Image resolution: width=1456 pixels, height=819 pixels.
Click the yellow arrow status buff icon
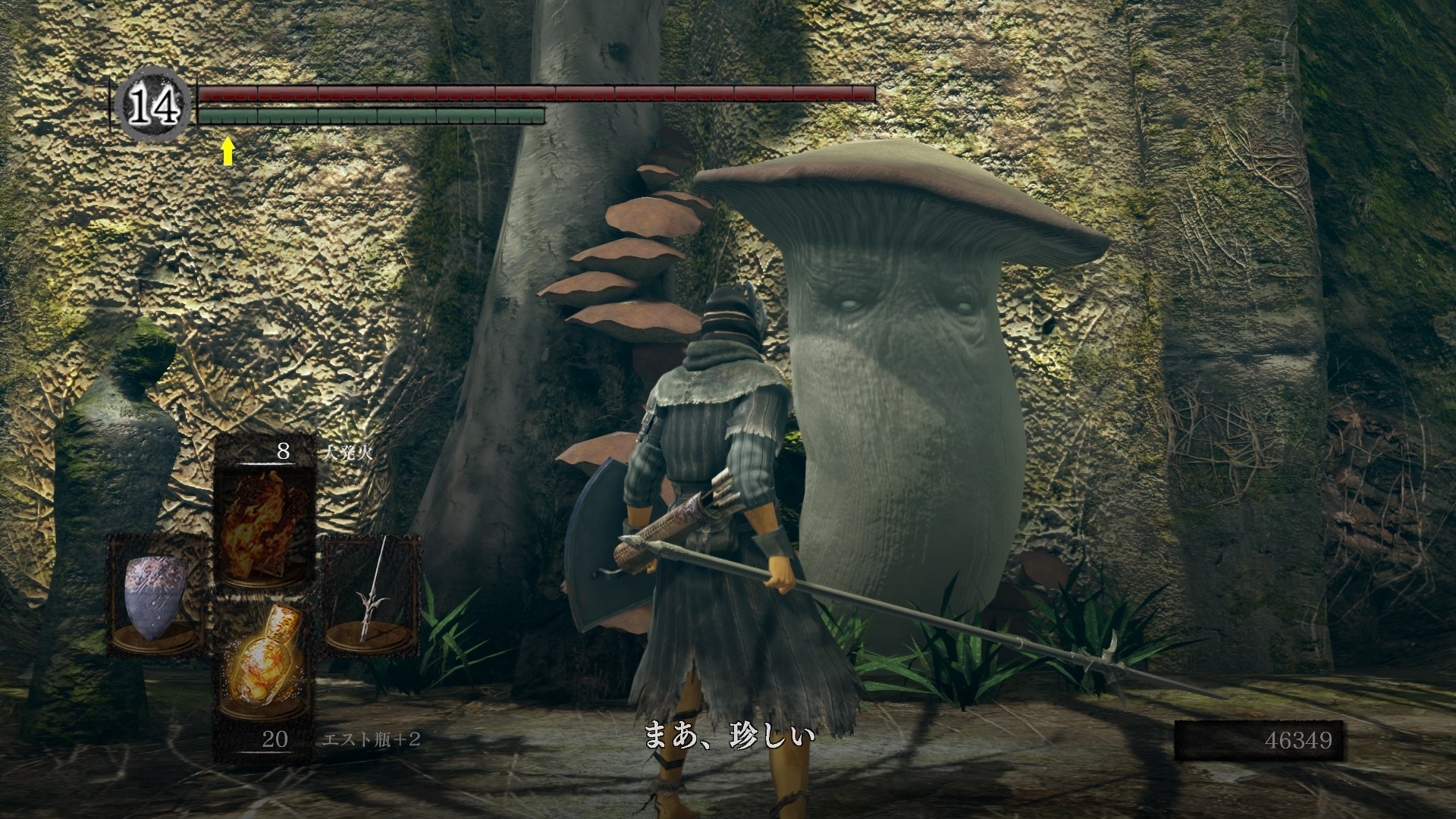[x=227, y=151]
